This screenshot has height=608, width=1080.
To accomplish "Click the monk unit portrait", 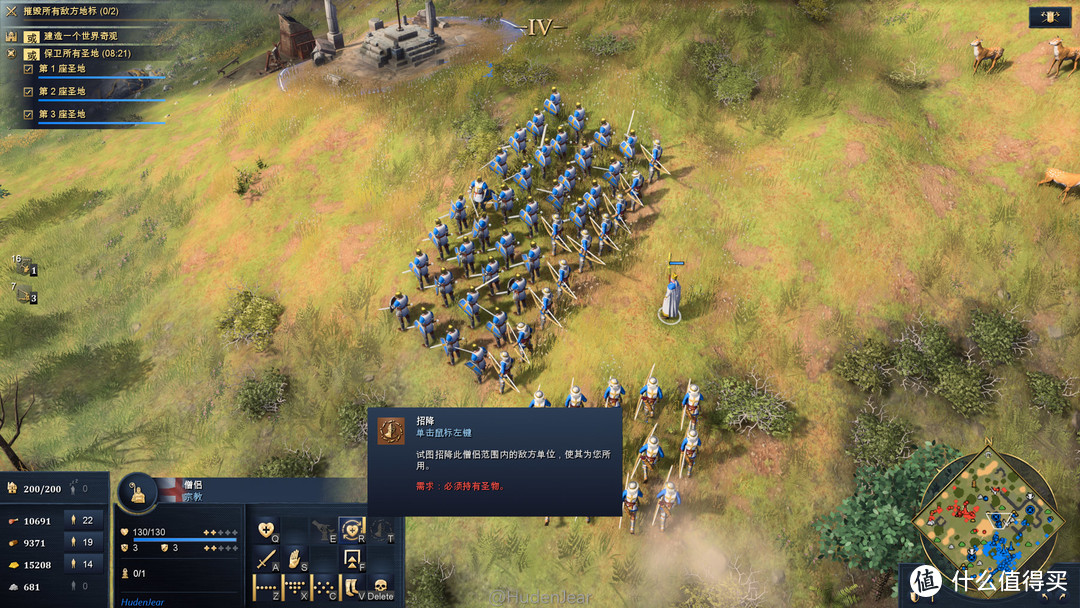I will coord(138,492).
